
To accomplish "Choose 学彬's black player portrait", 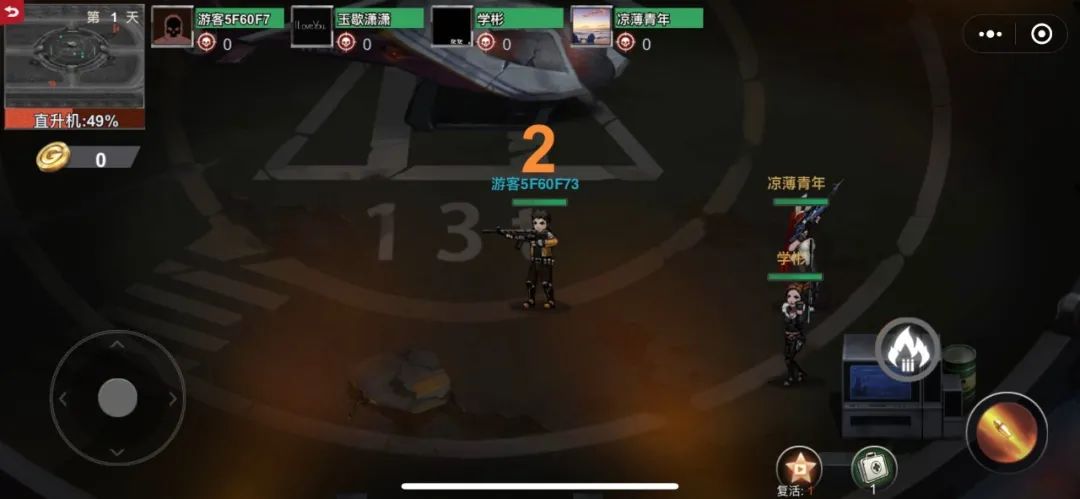I will (x=452, y=27).
